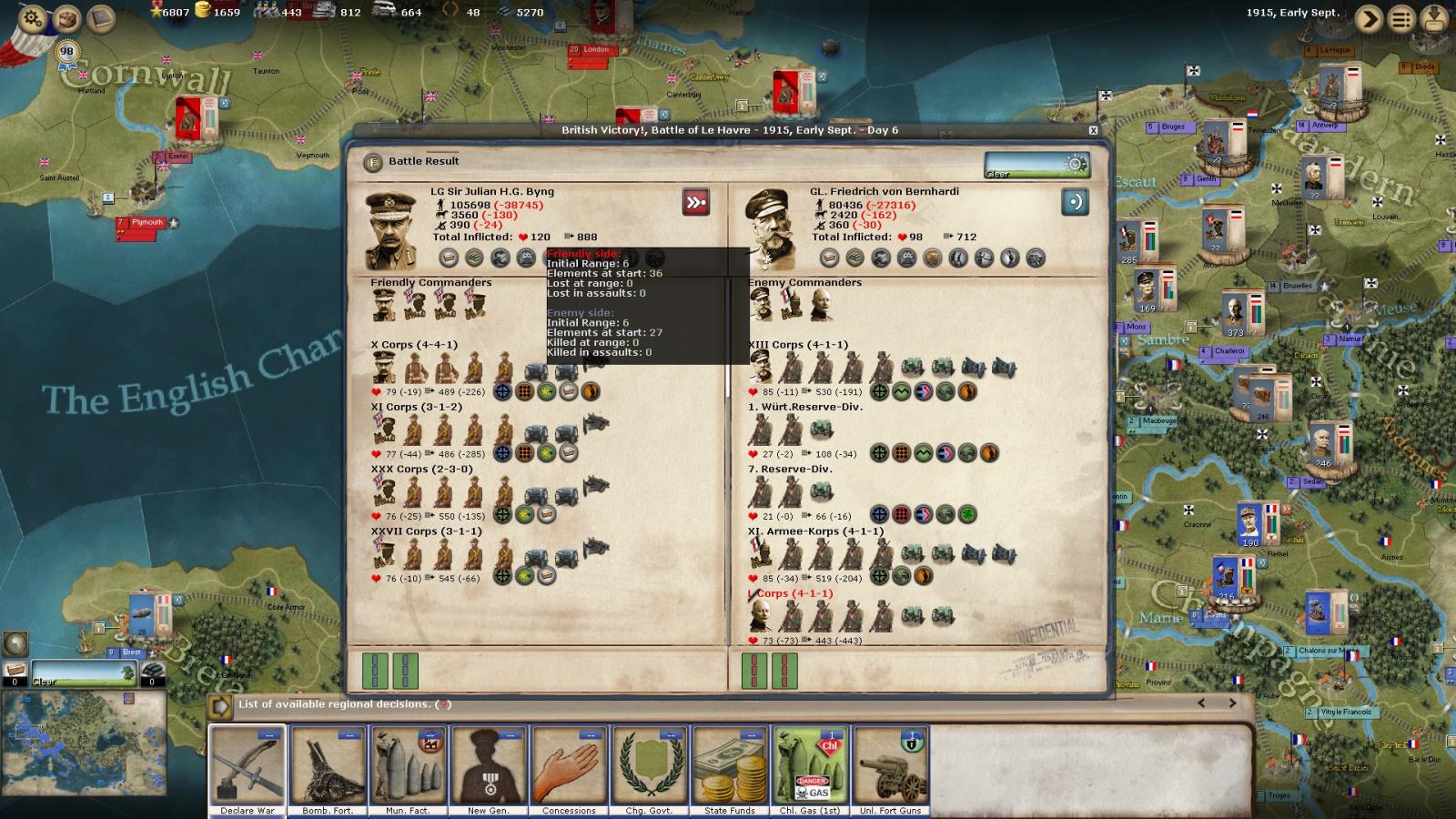The image size is (1456, 819).
Task: Activate the Chl. Gas (1st) decision card
Action: click(810, 769)
